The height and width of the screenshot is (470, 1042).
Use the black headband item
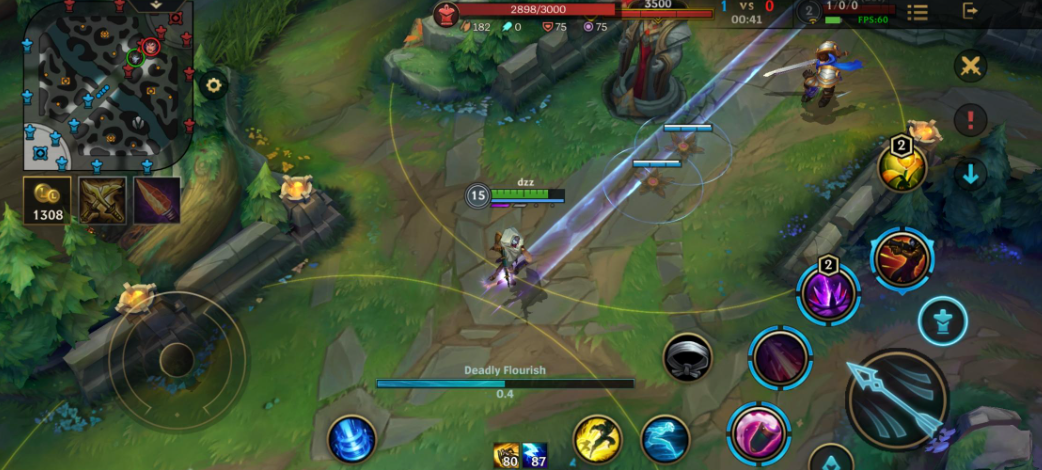click(688, 357)
